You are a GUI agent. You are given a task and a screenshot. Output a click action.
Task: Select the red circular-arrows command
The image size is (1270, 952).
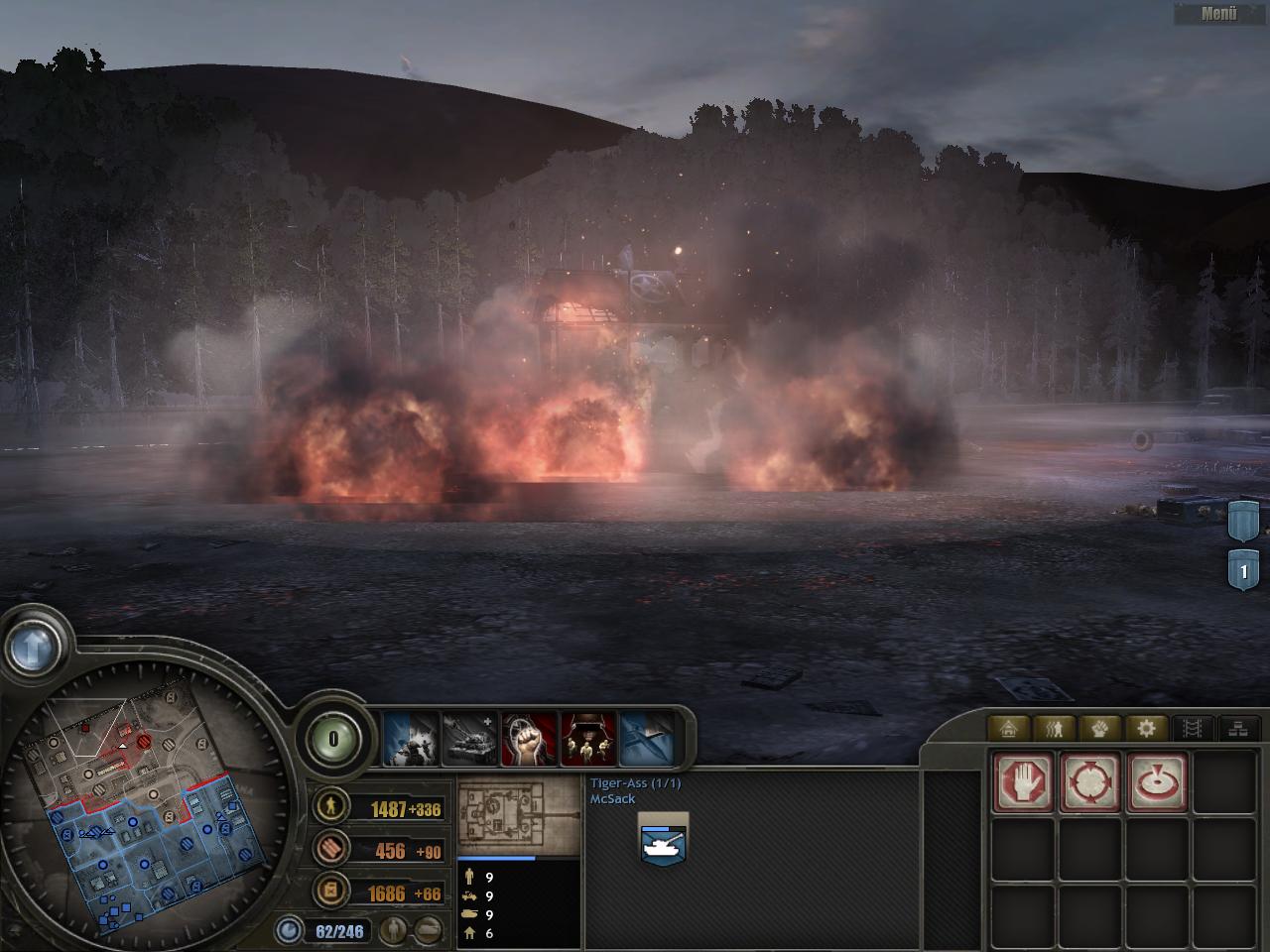pos(1090,782)
